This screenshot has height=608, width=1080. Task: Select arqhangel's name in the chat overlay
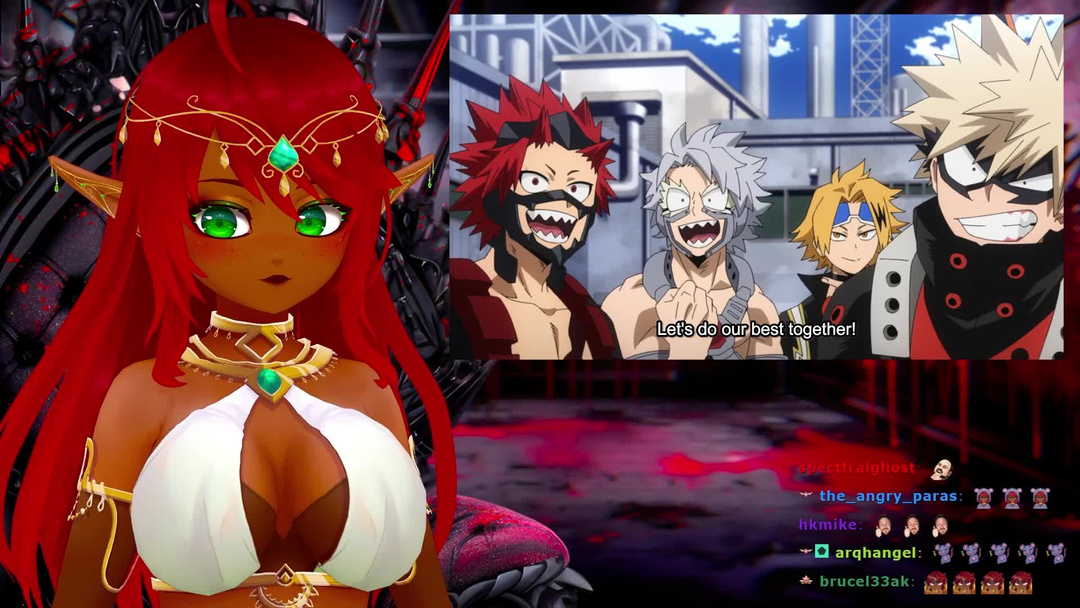click(876, 551)
